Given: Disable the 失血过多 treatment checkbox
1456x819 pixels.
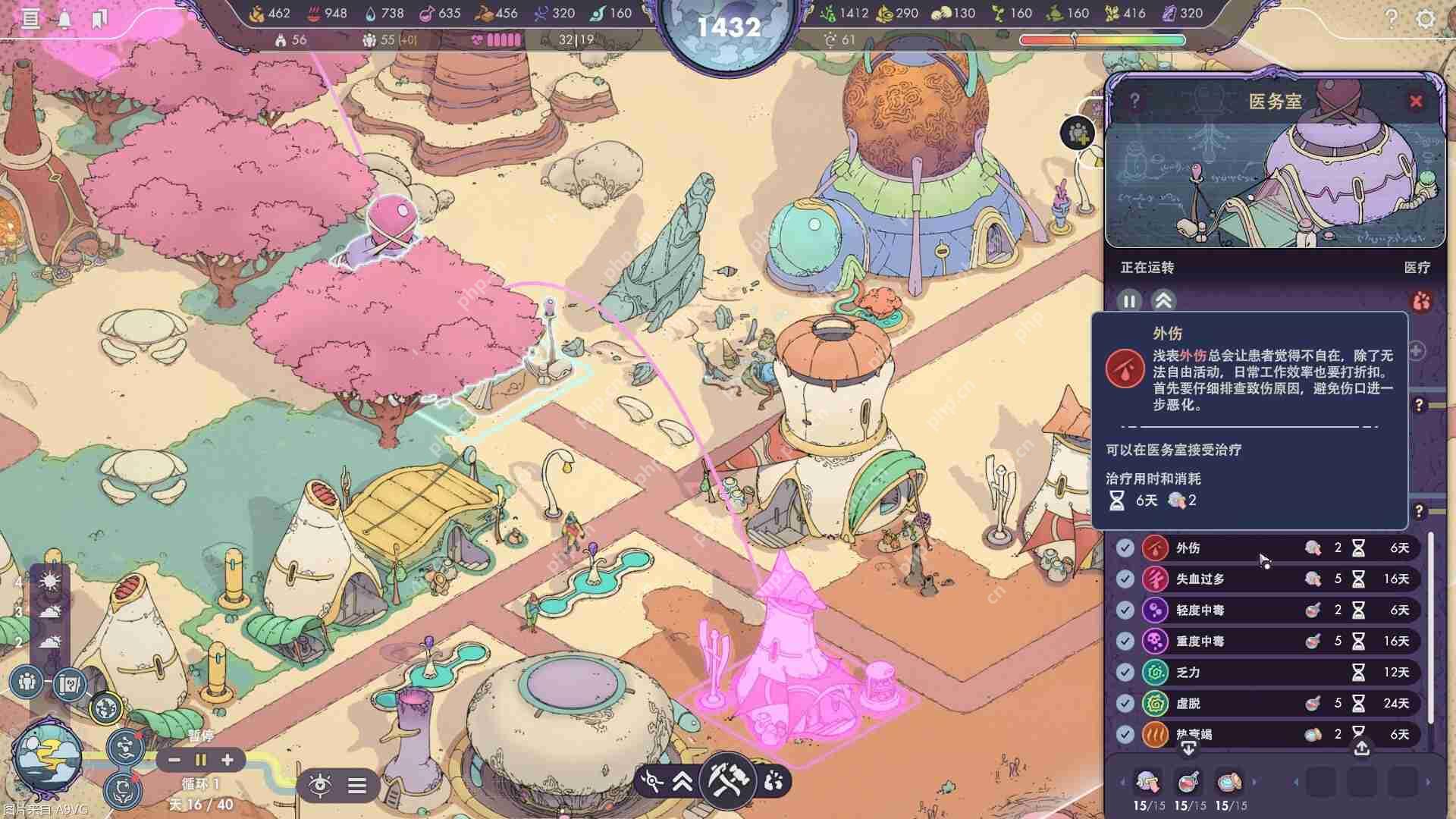Looking at the screenshot, I should pyautogui.click(x=1125, y=579).
